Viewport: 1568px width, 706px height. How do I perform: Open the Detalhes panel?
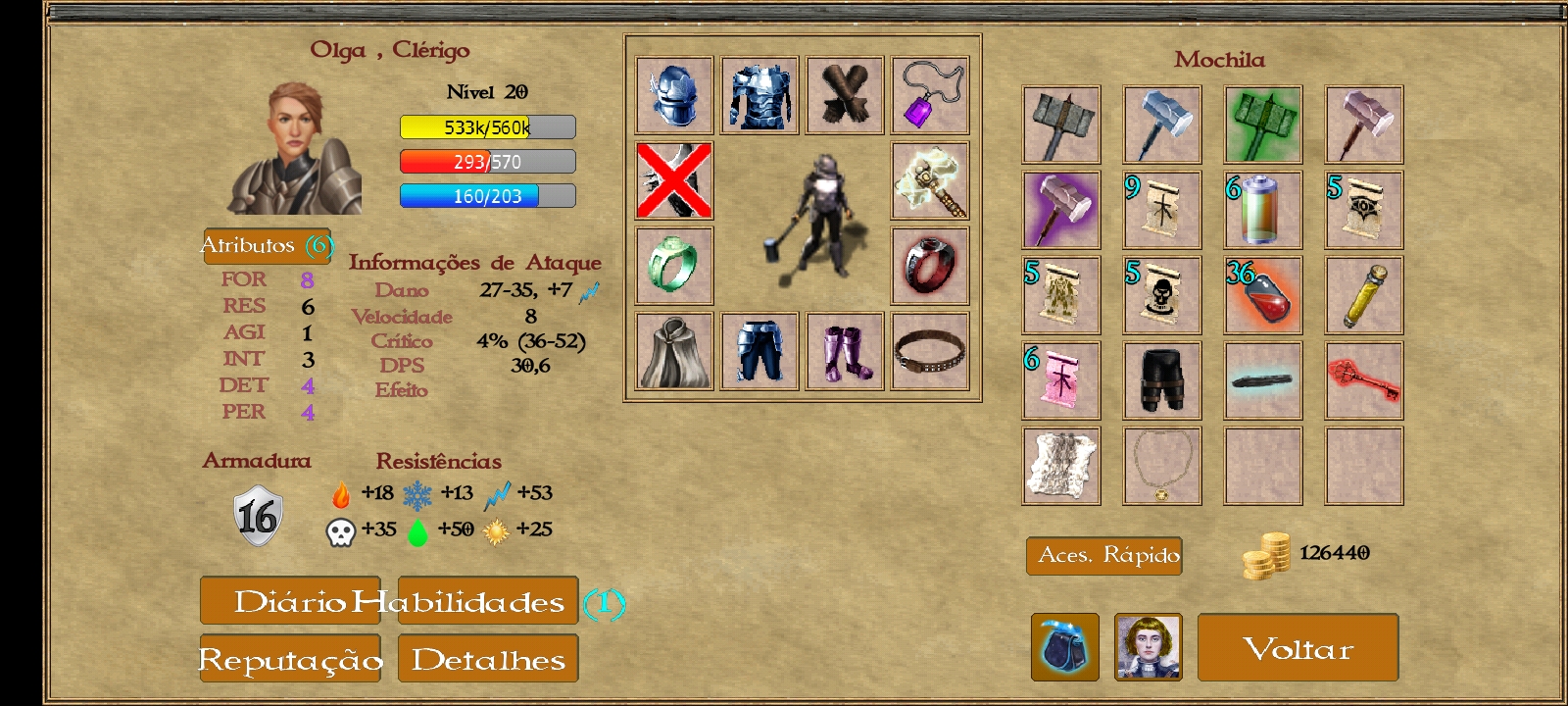click(488, 659)
